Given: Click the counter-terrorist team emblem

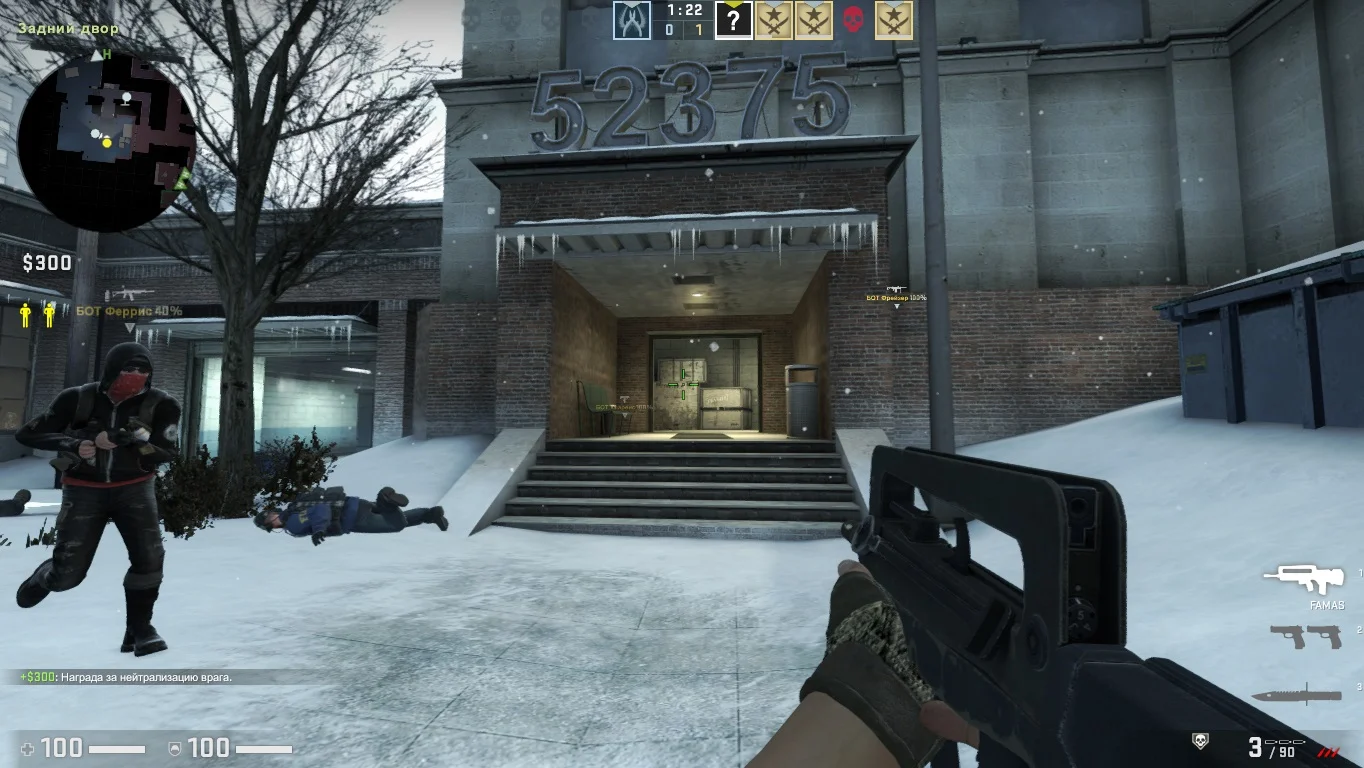Looking at the screenshot, I should 631,20.
